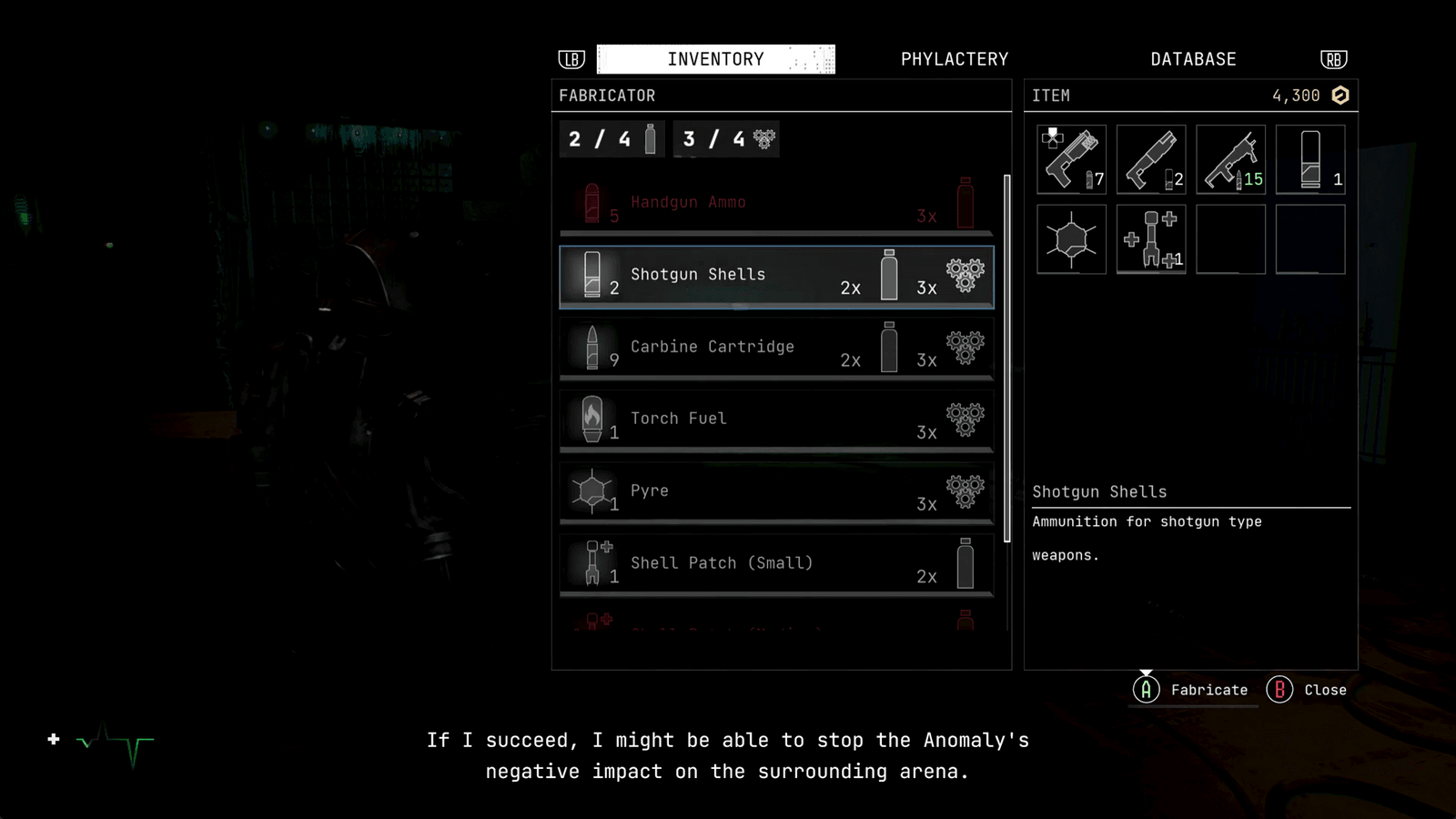Pick the carbine slot with 15 rounds

(x=1230, y=159)
